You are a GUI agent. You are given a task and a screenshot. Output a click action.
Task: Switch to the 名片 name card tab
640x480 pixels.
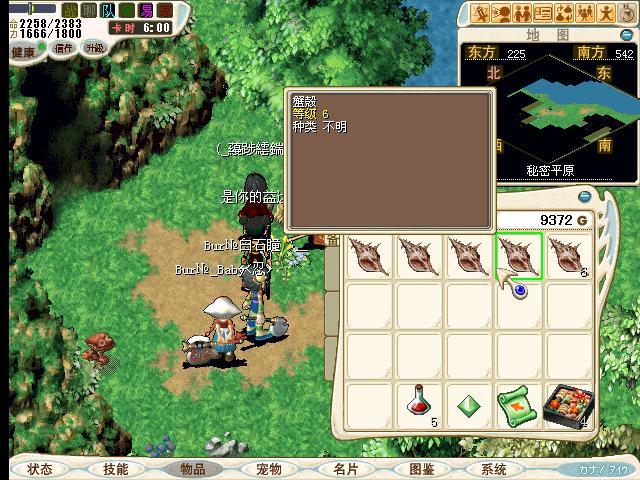pyautogui.click(x=345, y=469)
